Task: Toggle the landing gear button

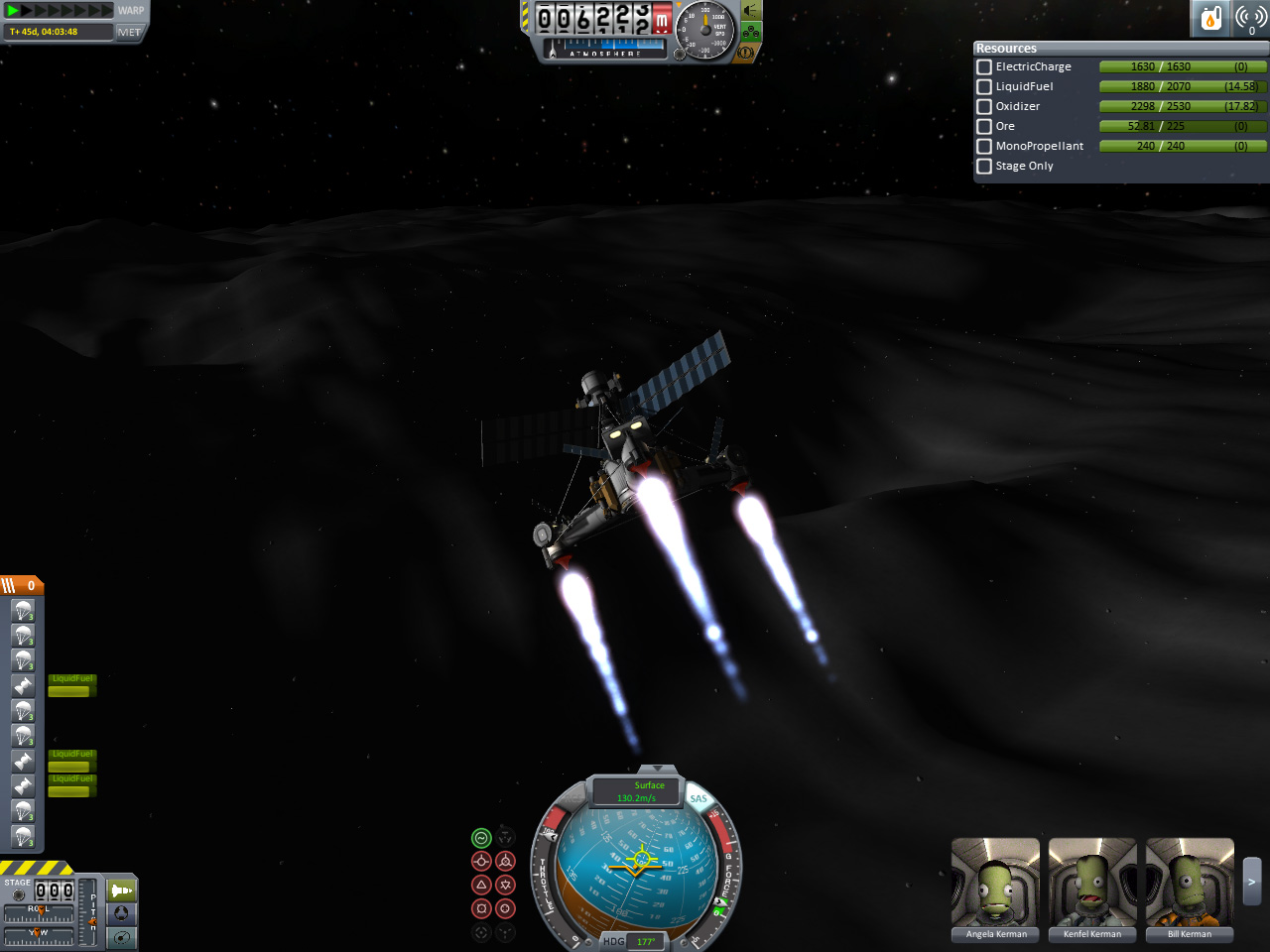Action: pyautogui.click(x=751, y=32)
